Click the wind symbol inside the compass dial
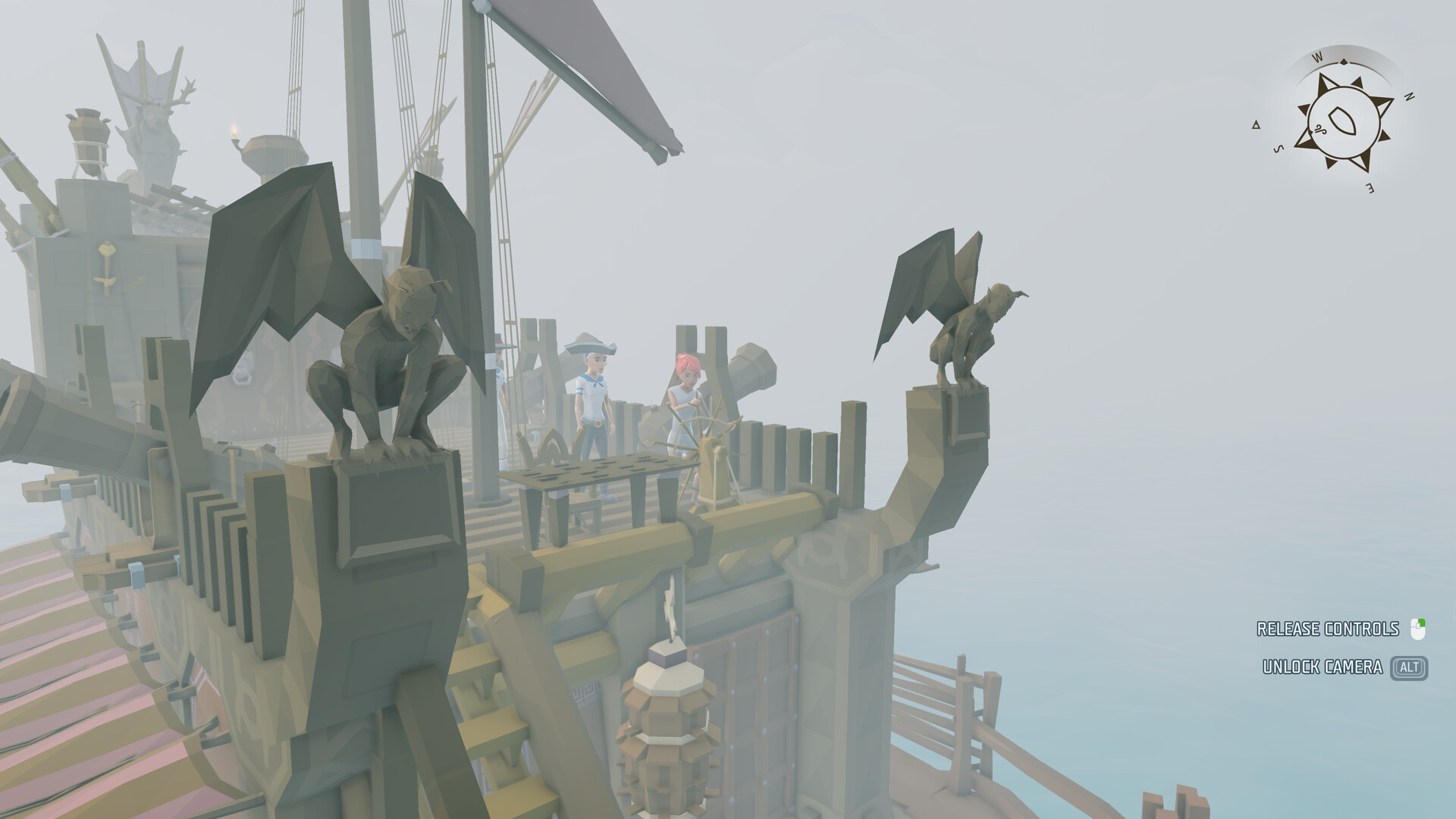 (x=1322, y=130)
